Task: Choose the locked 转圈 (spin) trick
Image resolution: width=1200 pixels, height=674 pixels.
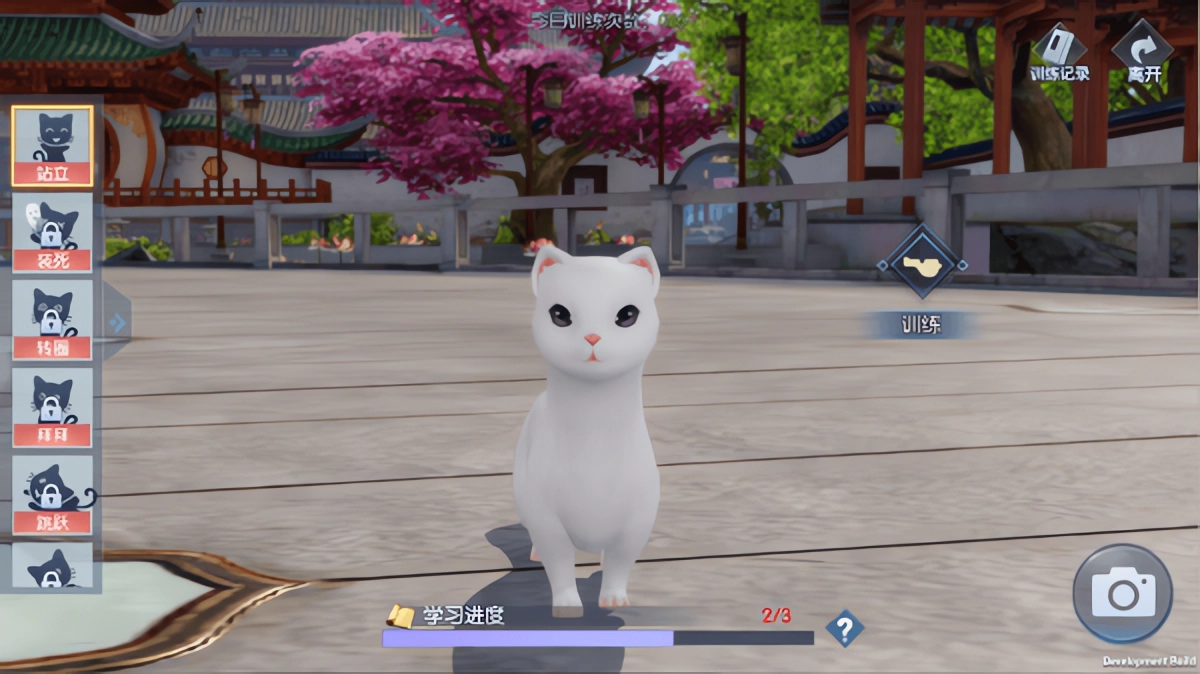Action: click(52, 320)
